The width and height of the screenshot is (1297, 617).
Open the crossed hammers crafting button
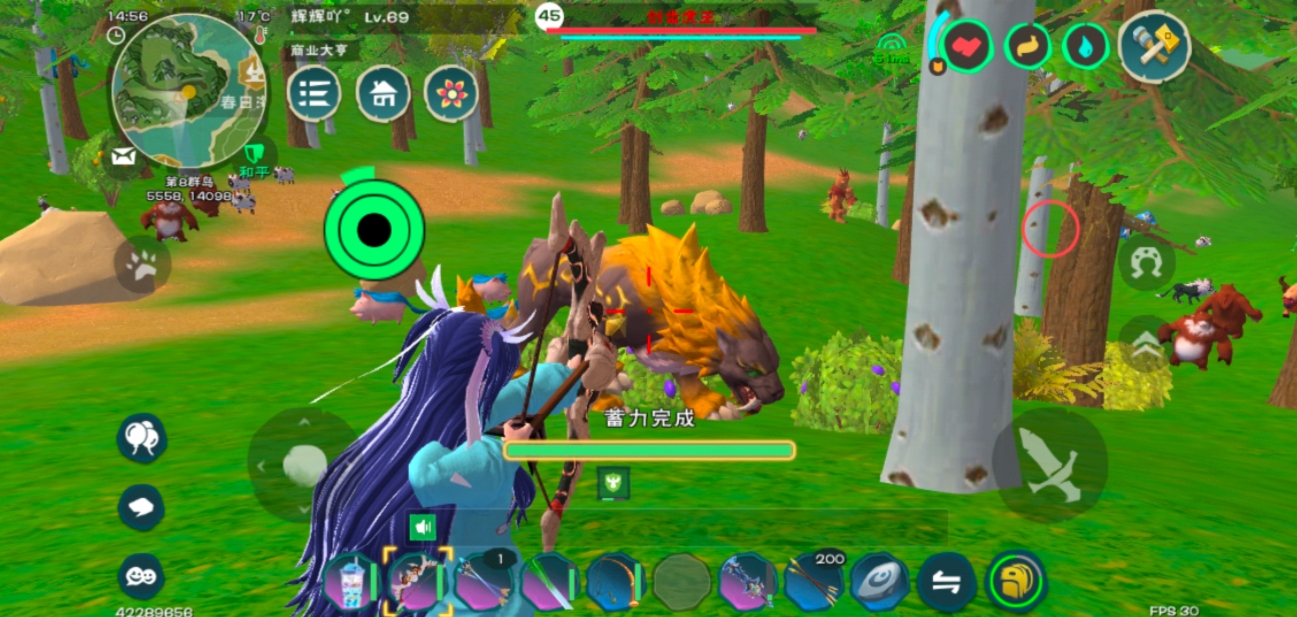click(1154, 45)
